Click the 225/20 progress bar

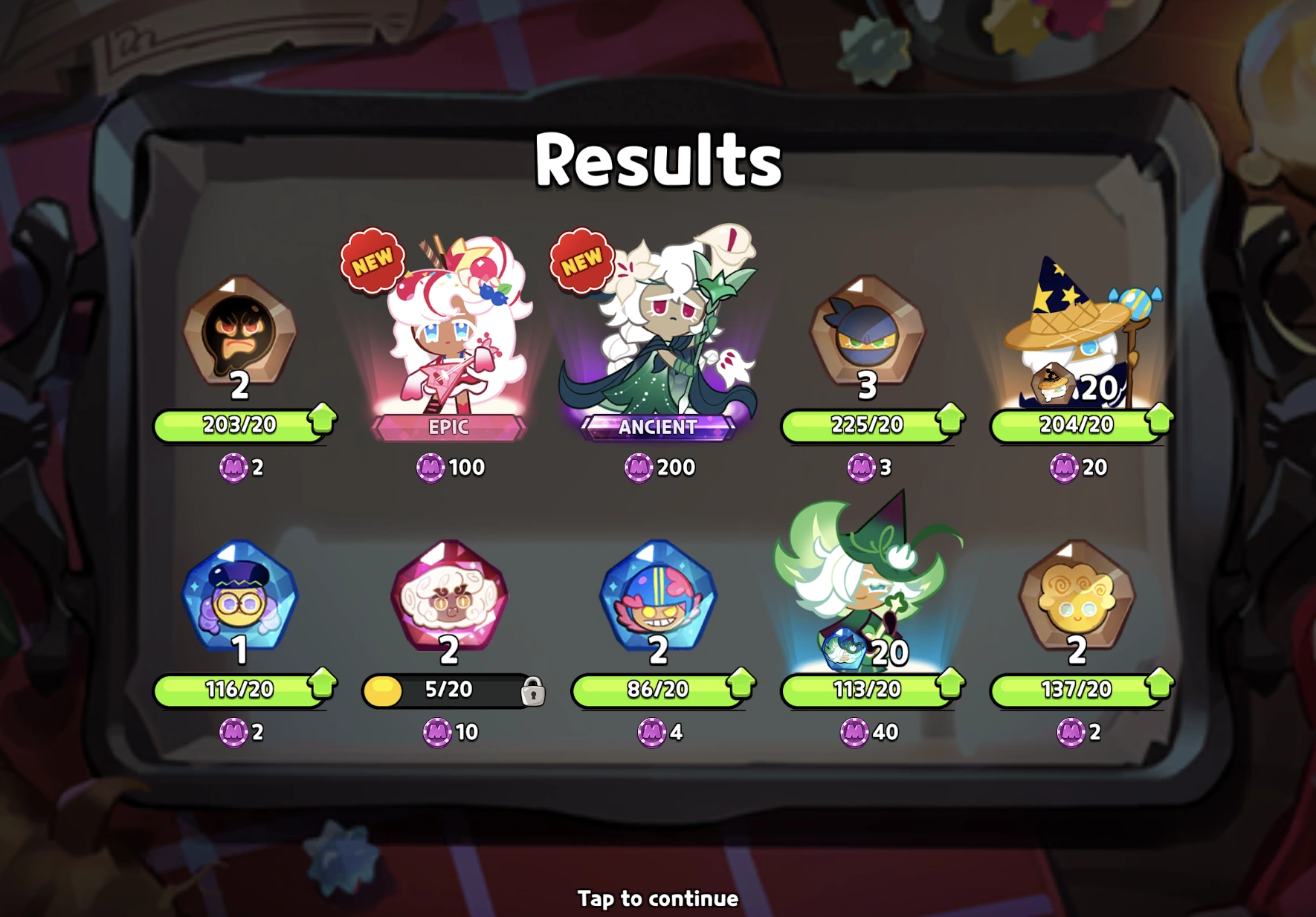(867, 425)
